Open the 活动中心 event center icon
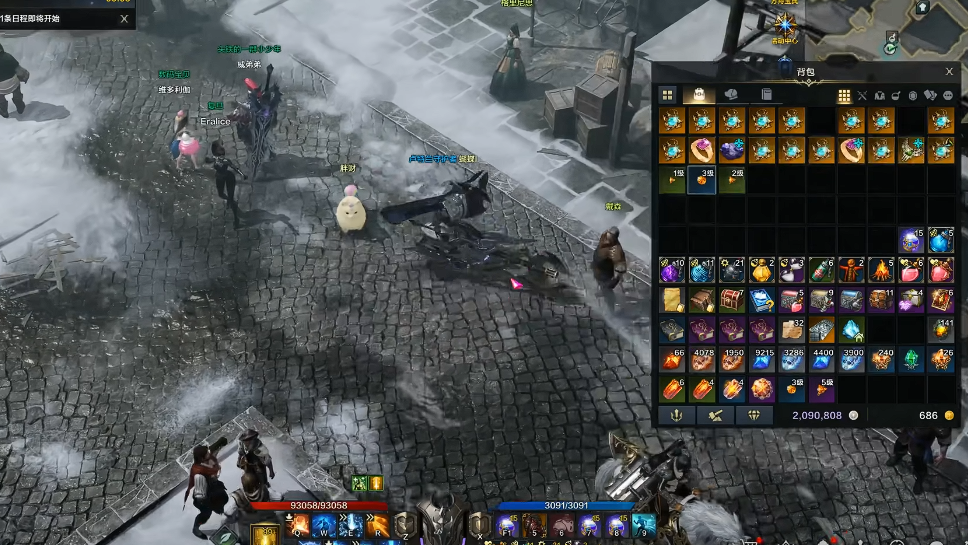This screenshot has width=968, height=545. coord(785,25)
